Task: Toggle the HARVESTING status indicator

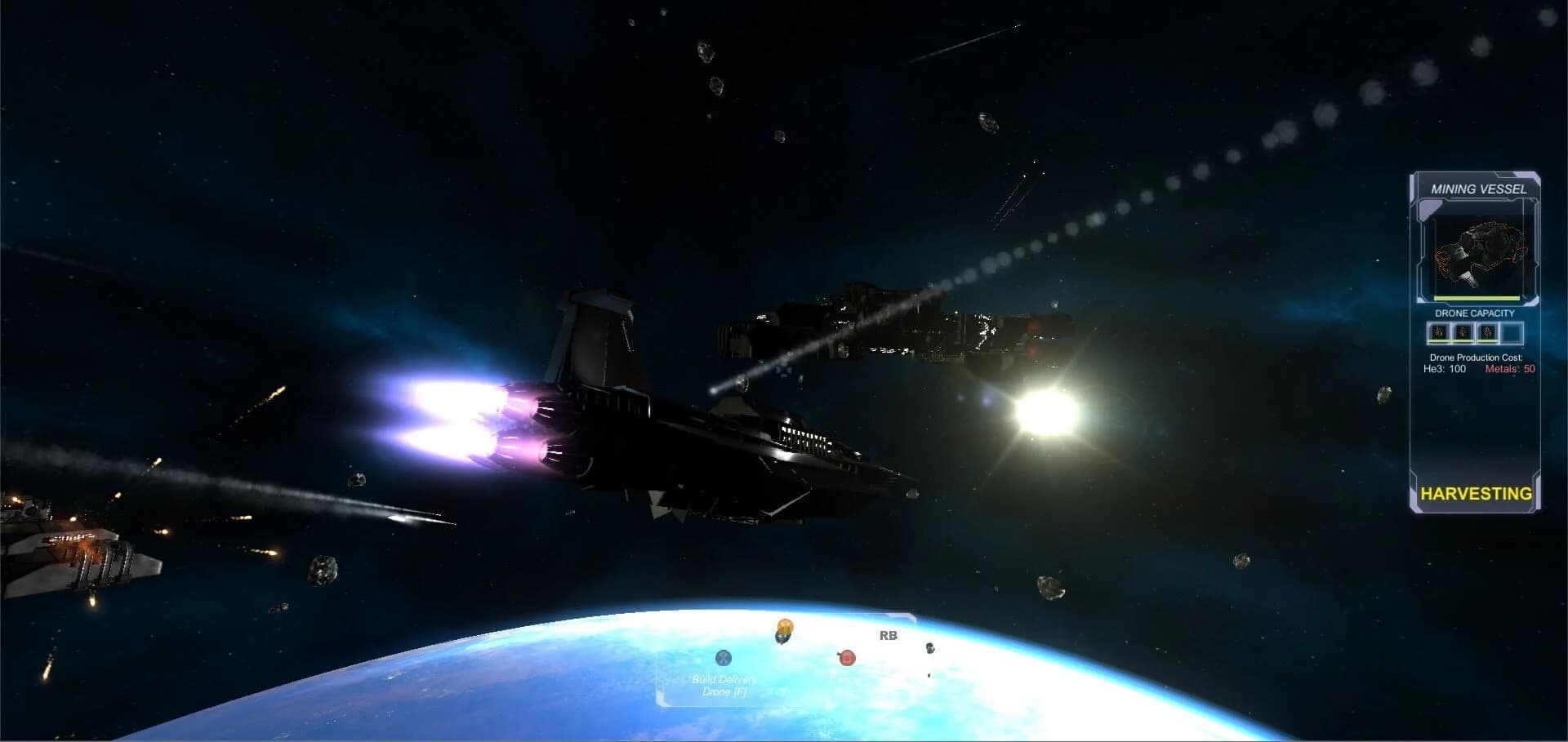Action: click(1476, 491)
